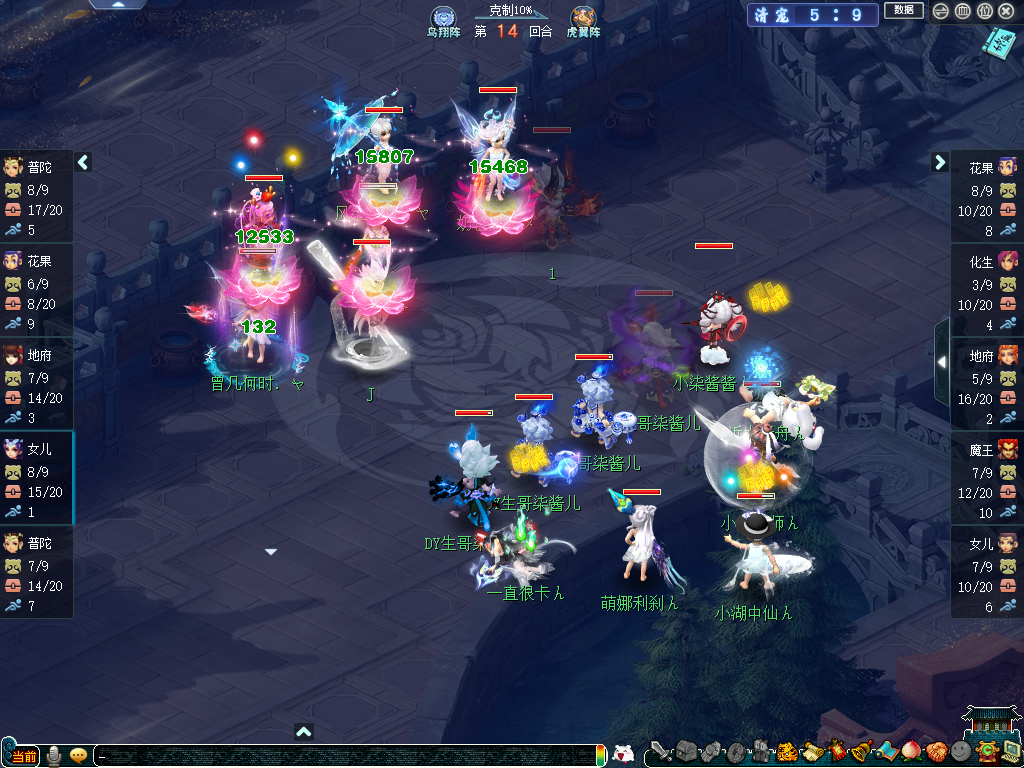The width and height of the screenshot is (1024, 768).
Task: Open the sword attack icon in toolbar
Action: pos(660,751)
